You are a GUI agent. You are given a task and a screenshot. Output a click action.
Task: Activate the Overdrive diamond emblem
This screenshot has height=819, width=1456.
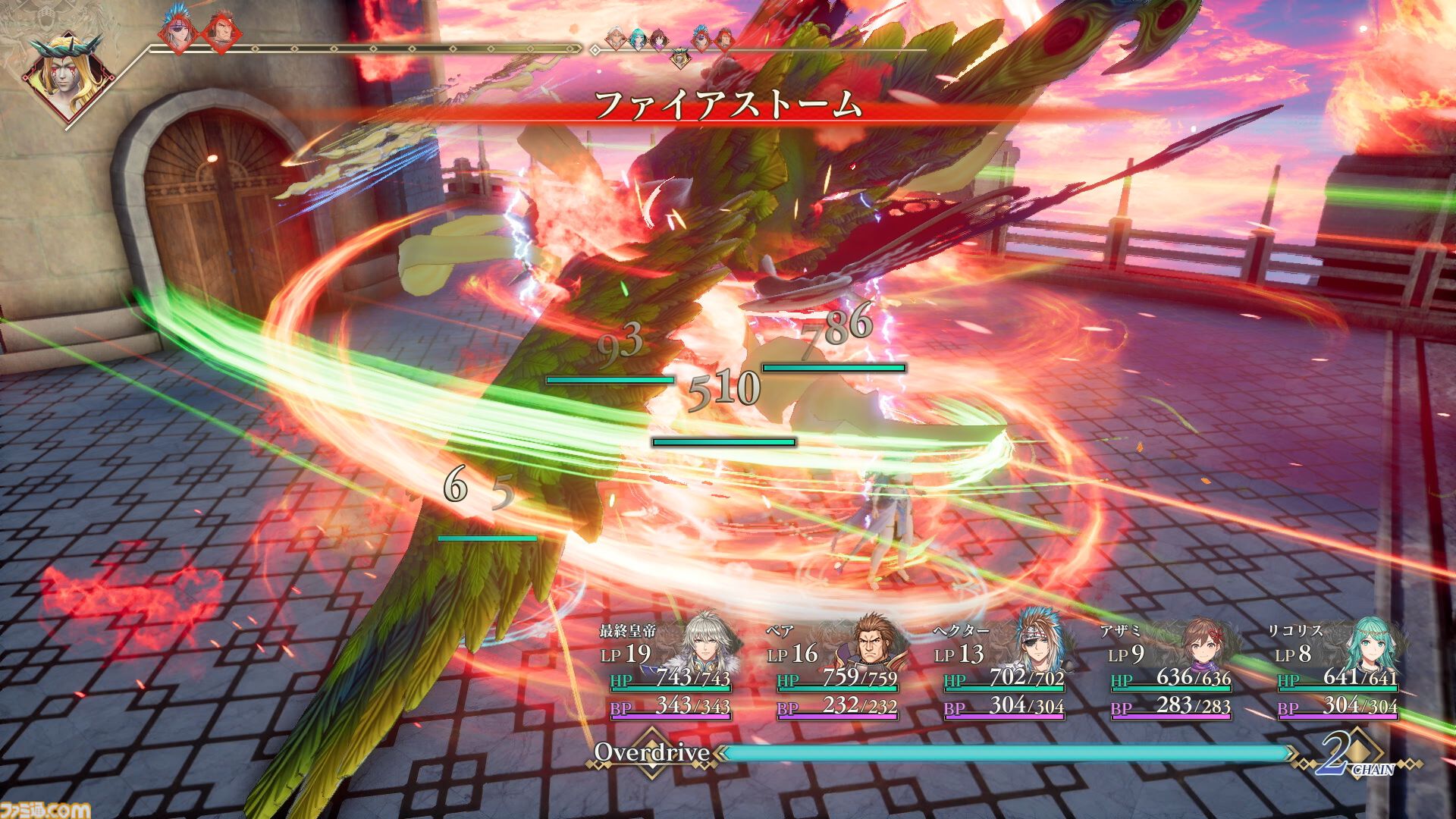pyautogui.click(x=651, y=752)
